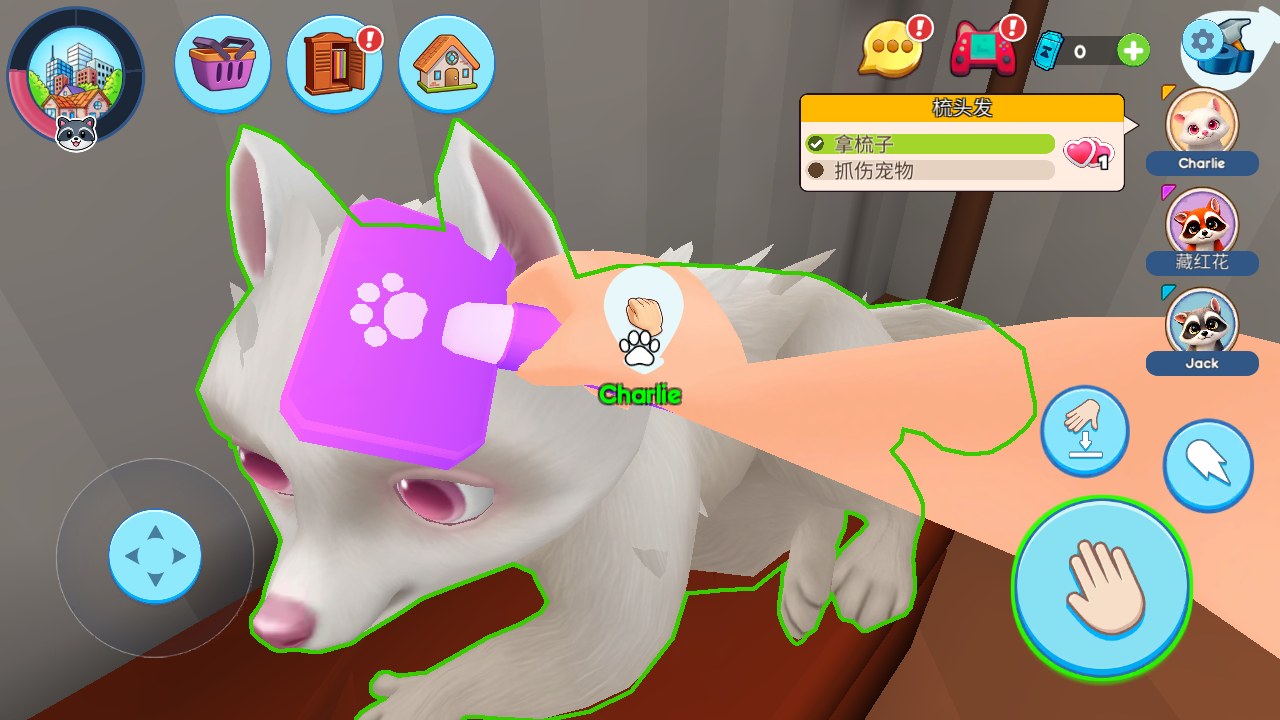Open the city map avatar icon
The width and height of the screenshot is (1280, 720).
(75, 77)
